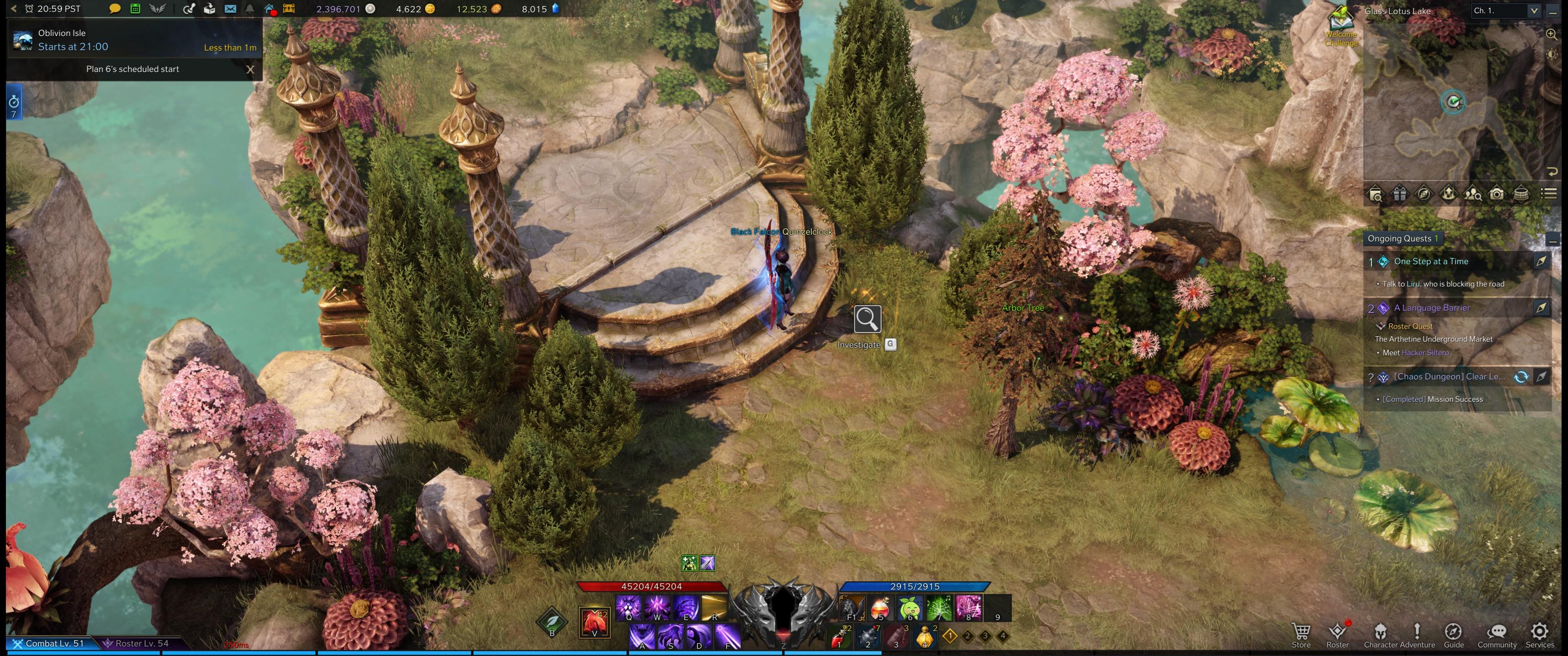Select the One Step at a Time quest
Viewport: 1568px width, 656px height.
[1430, 261]
